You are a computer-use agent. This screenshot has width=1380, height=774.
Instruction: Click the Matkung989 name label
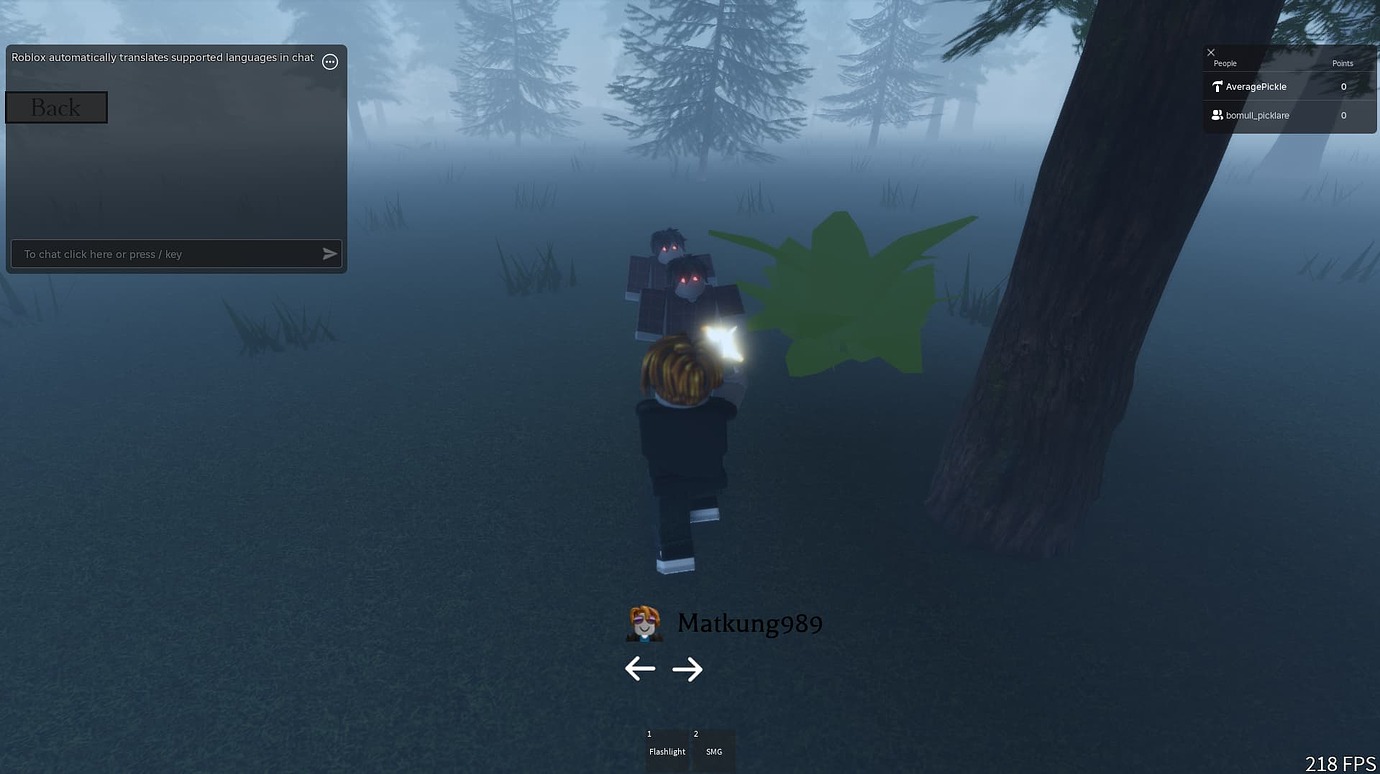click(750, 622)
